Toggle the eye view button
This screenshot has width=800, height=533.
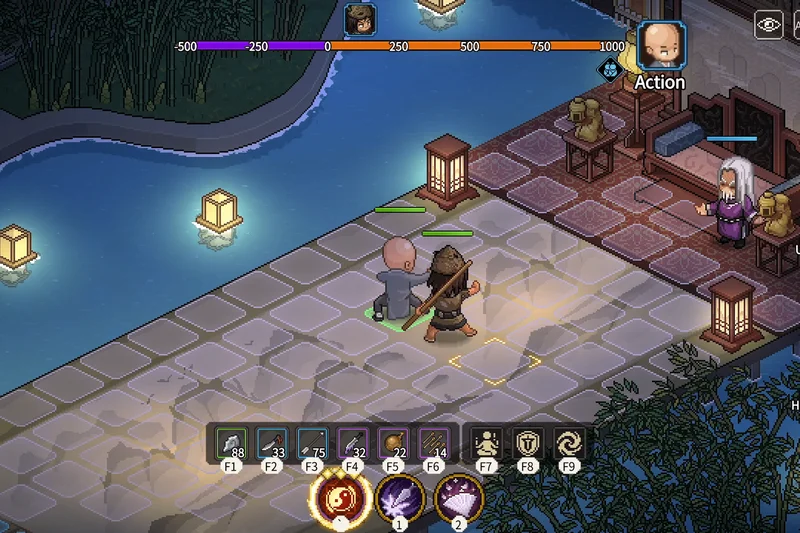tap(769, 25)
